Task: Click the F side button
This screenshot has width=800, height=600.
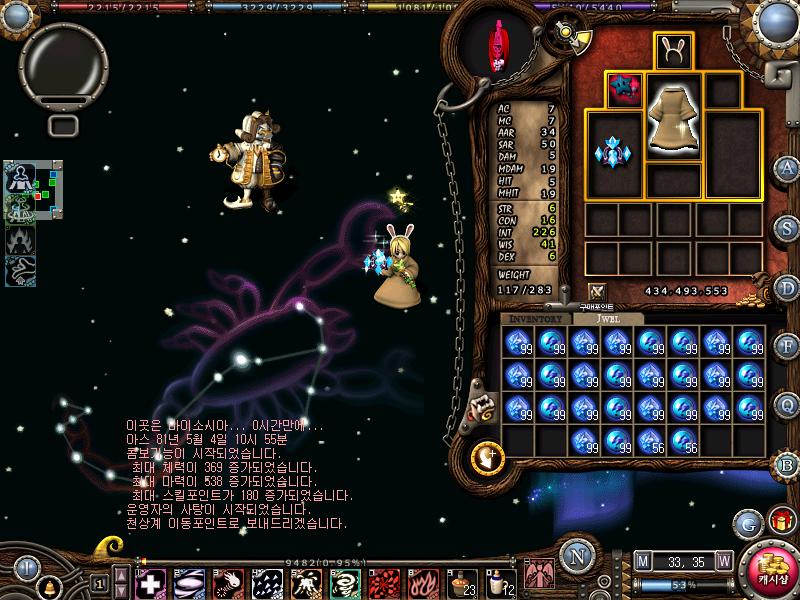Action: point(788,346)
